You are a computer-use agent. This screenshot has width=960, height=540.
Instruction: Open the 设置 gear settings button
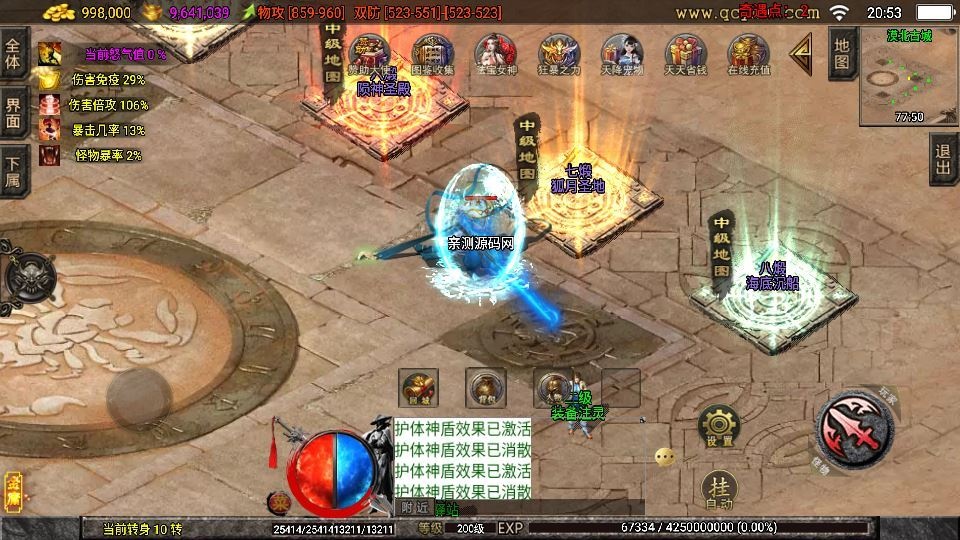[719, 426]
